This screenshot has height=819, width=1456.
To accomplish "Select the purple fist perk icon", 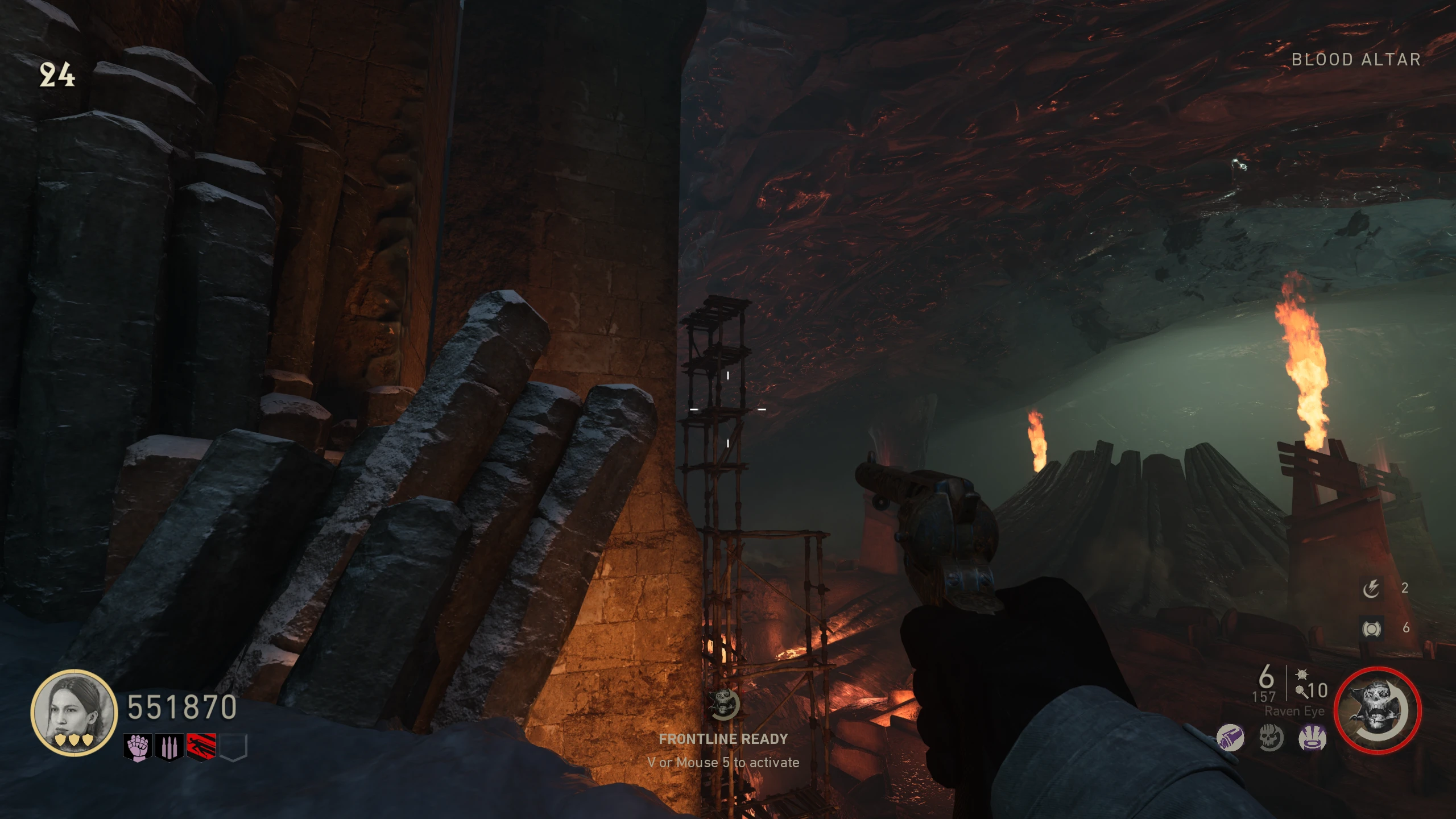I will click(x=137, y=747).
